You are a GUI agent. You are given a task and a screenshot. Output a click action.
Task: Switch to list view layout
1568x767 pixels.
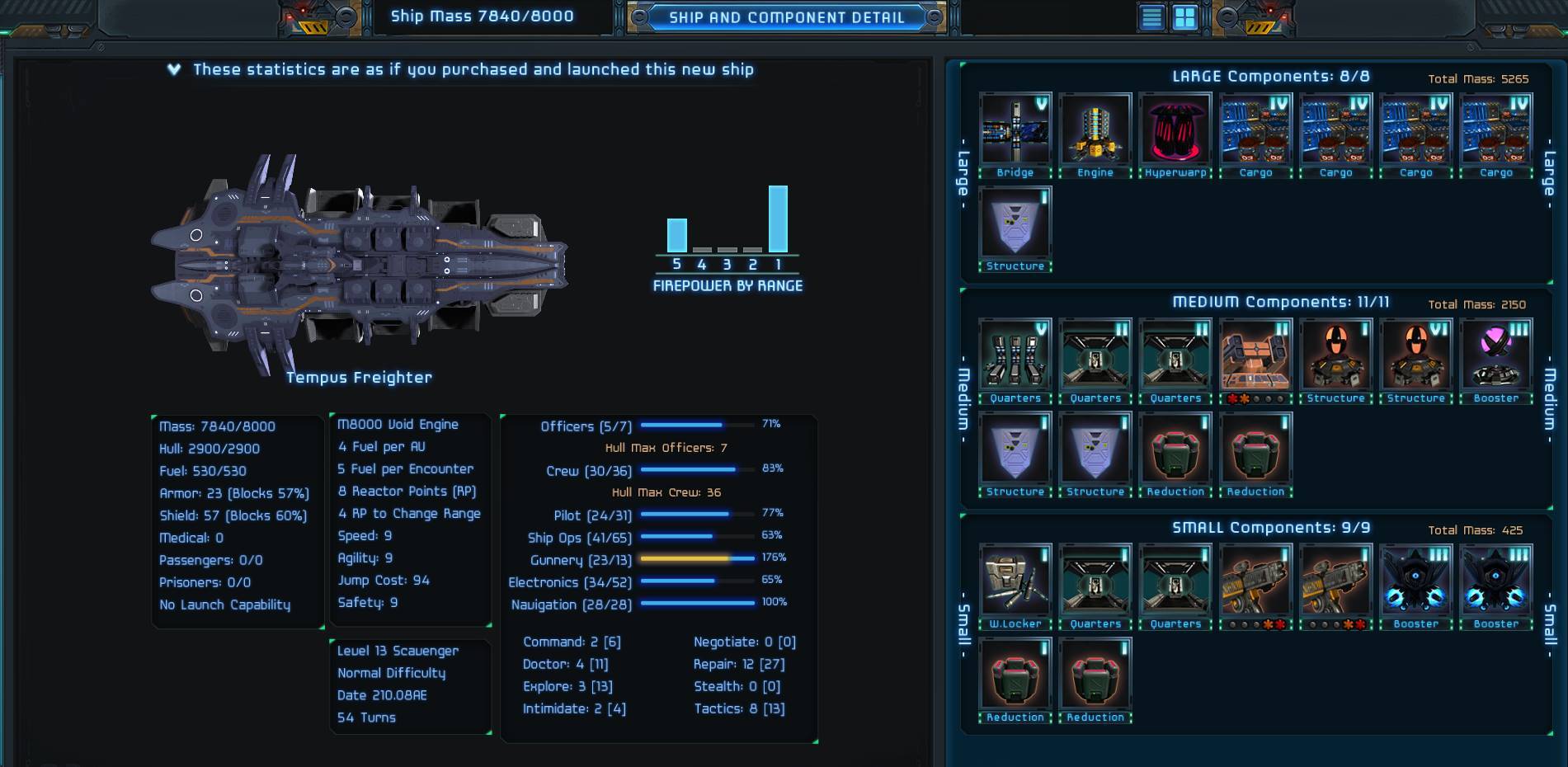(1151, 17)
